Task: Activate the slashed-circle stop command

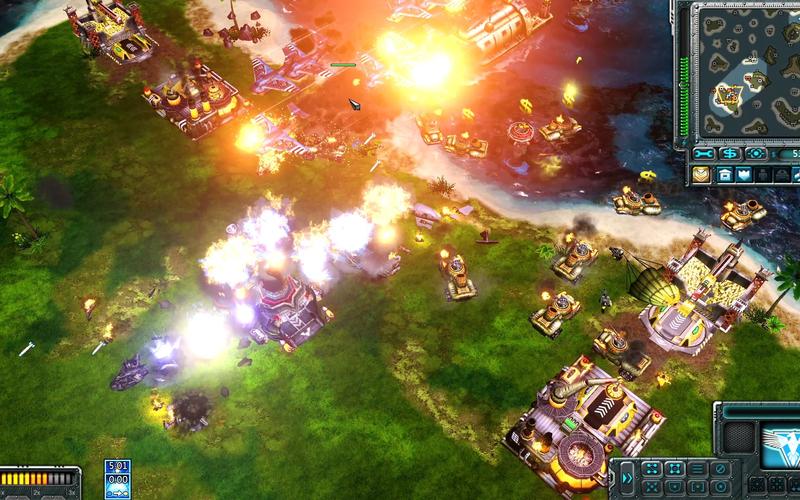Action: pyautogui.click(x=722, y=468)
